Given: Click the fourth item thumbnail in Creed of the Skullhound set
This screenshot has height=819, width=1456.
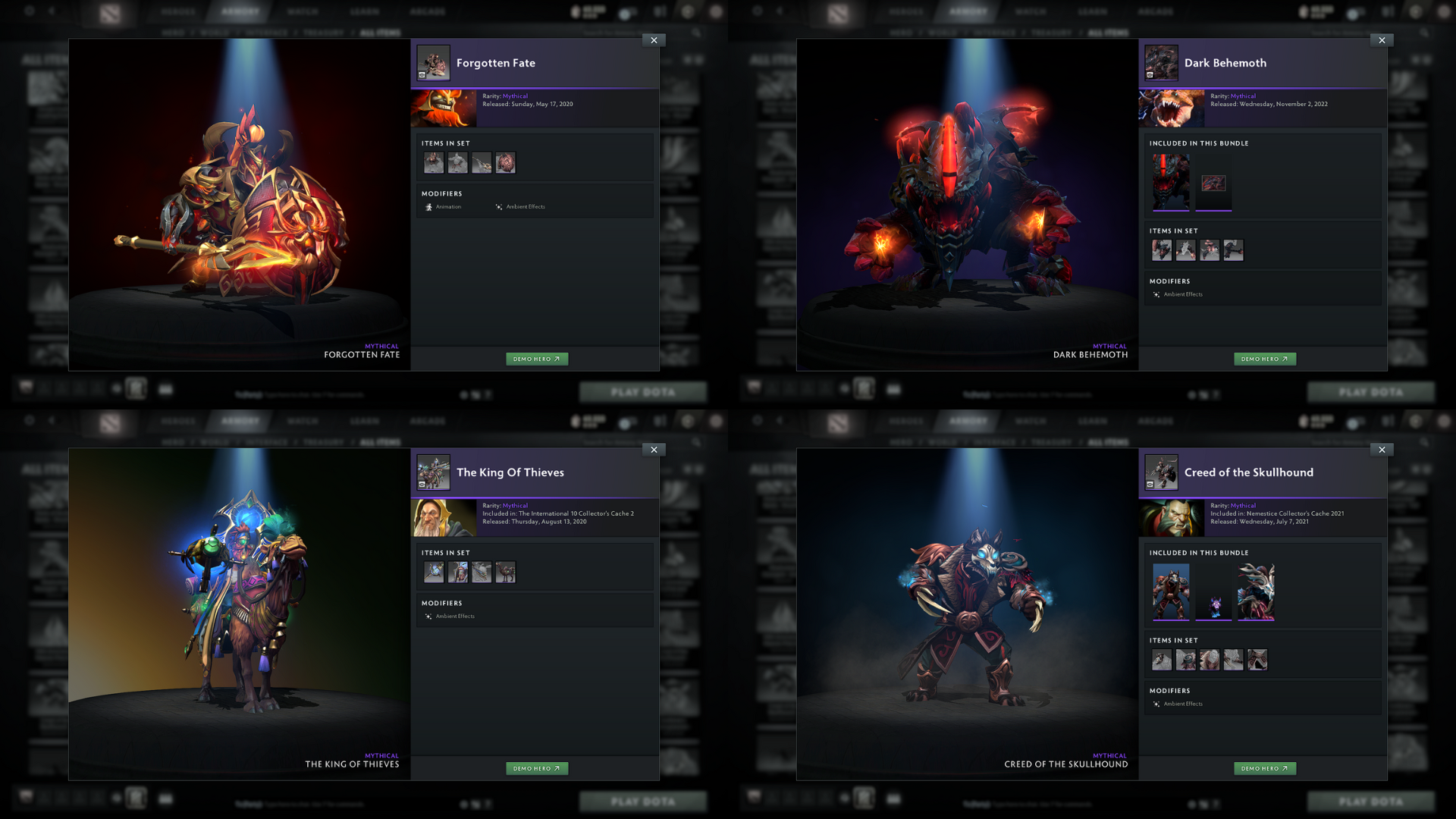Looking at the screenshot, I should 1233,660.
